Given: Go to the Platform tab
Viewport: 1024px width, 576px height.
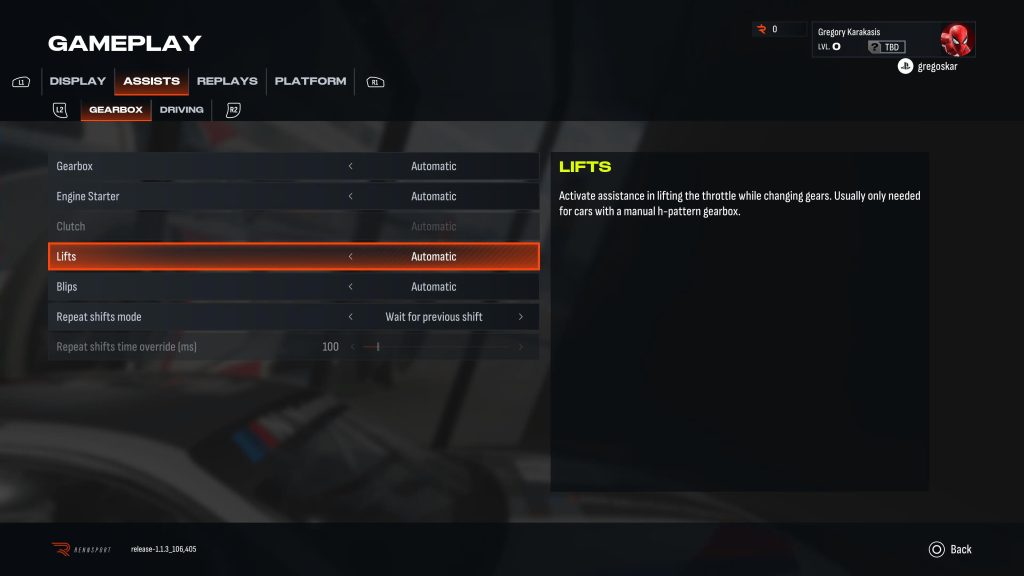Looking at the screenshot, I should tap(310, 81).
